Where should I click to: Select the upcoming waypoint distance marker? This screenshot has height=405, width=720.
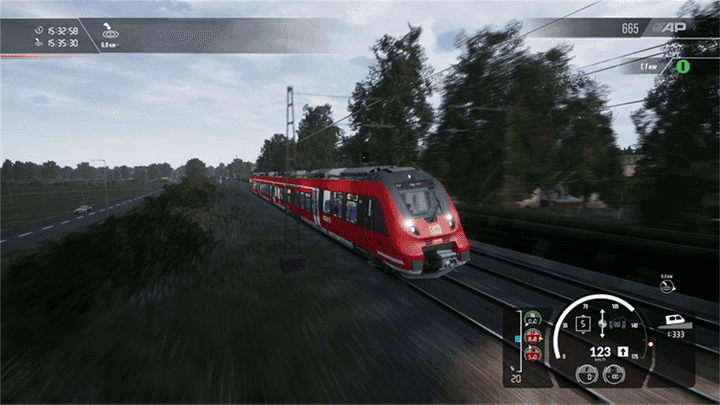click(x=667, y=285)
